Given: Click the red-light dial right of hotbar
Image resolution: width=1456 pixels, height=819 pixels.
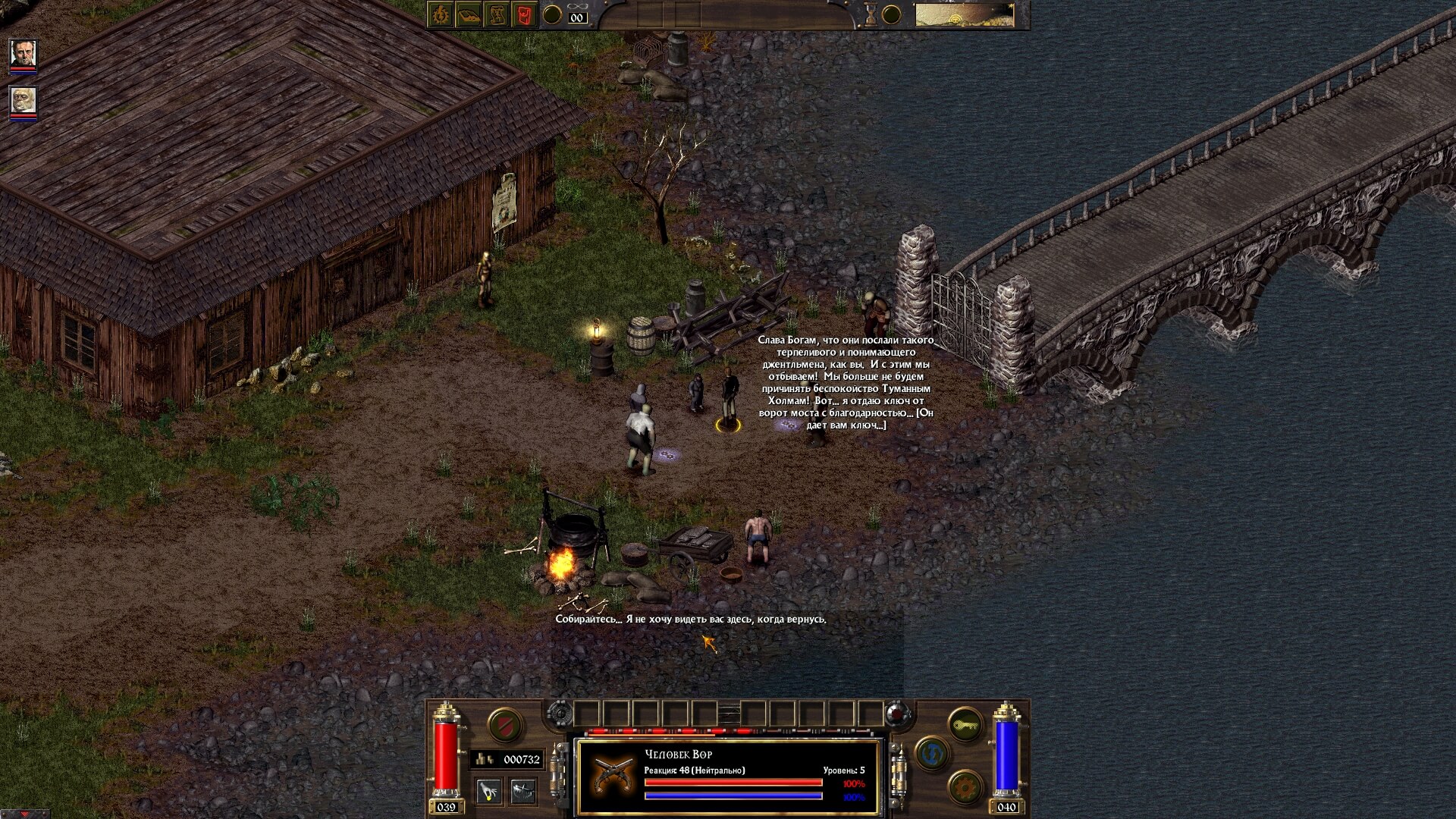Looking at the screenshot, I should (897, 714).
